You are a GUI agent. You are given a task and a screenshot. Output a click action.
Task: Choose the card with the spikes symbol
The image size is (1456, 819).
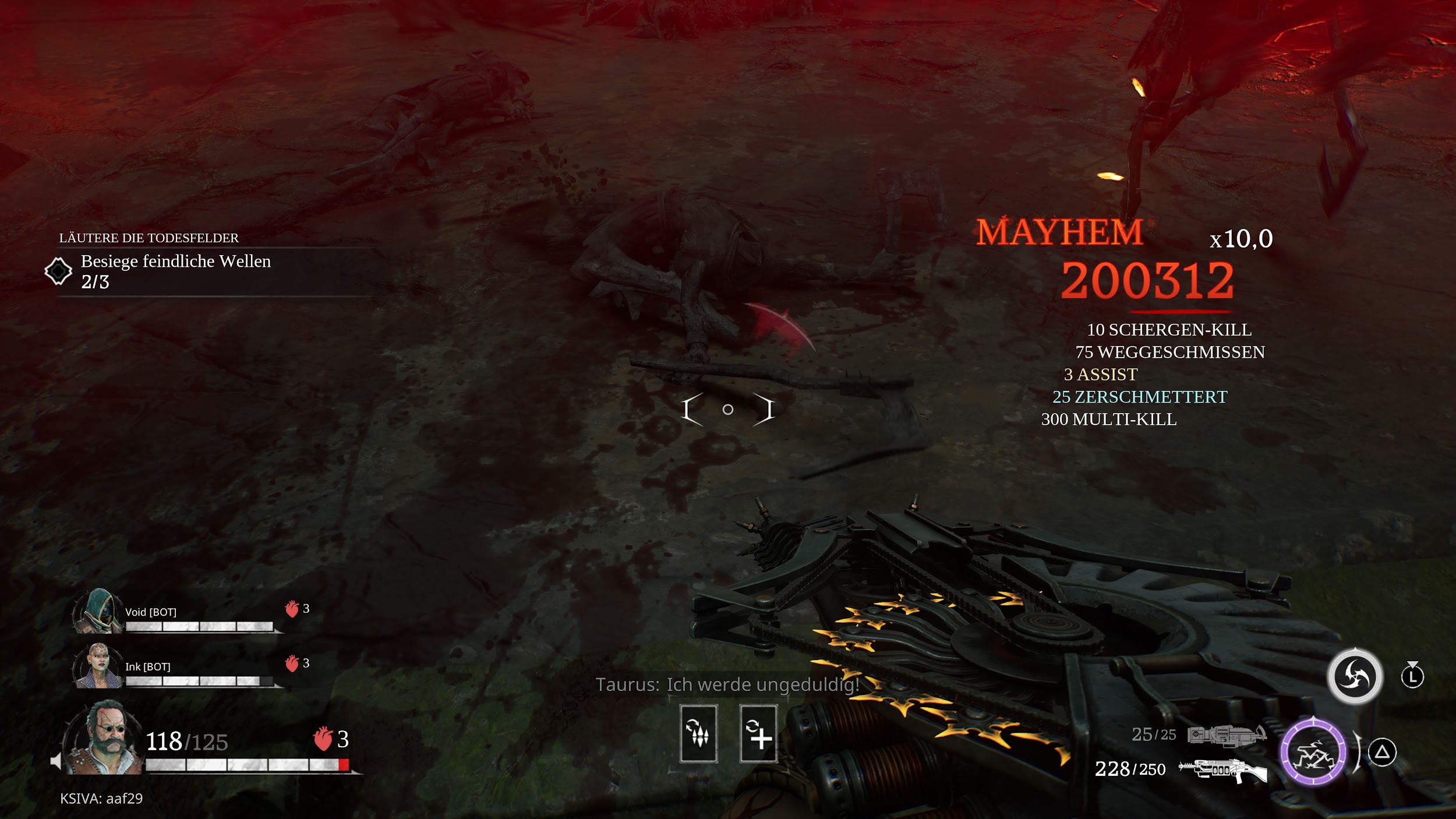coord(698,734)
